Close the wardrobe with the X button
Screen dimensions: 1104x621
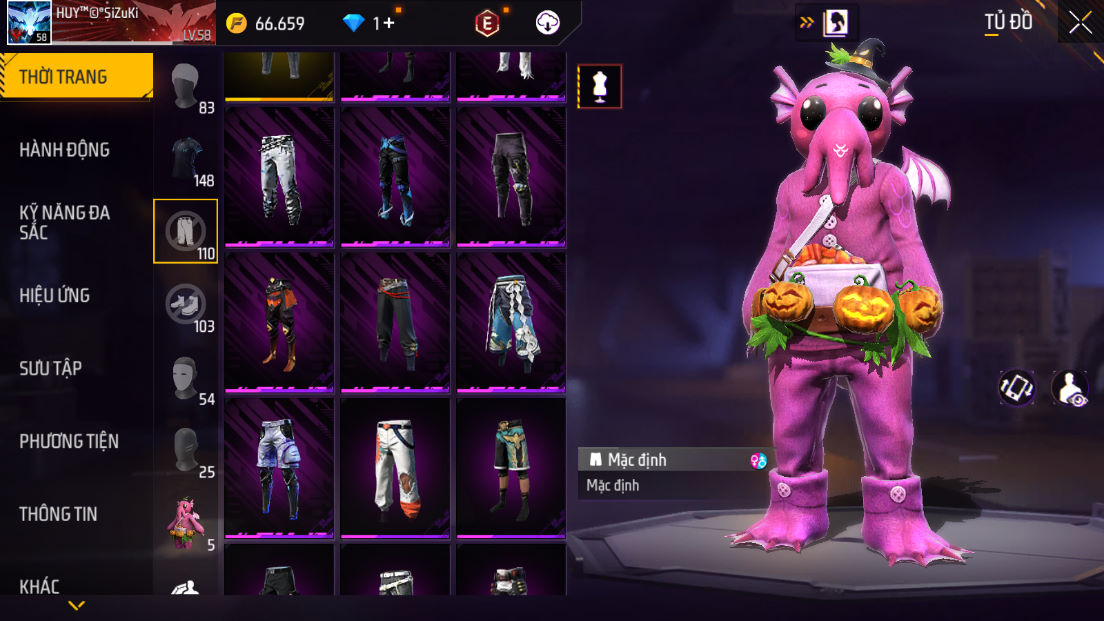pos(1080,23)
